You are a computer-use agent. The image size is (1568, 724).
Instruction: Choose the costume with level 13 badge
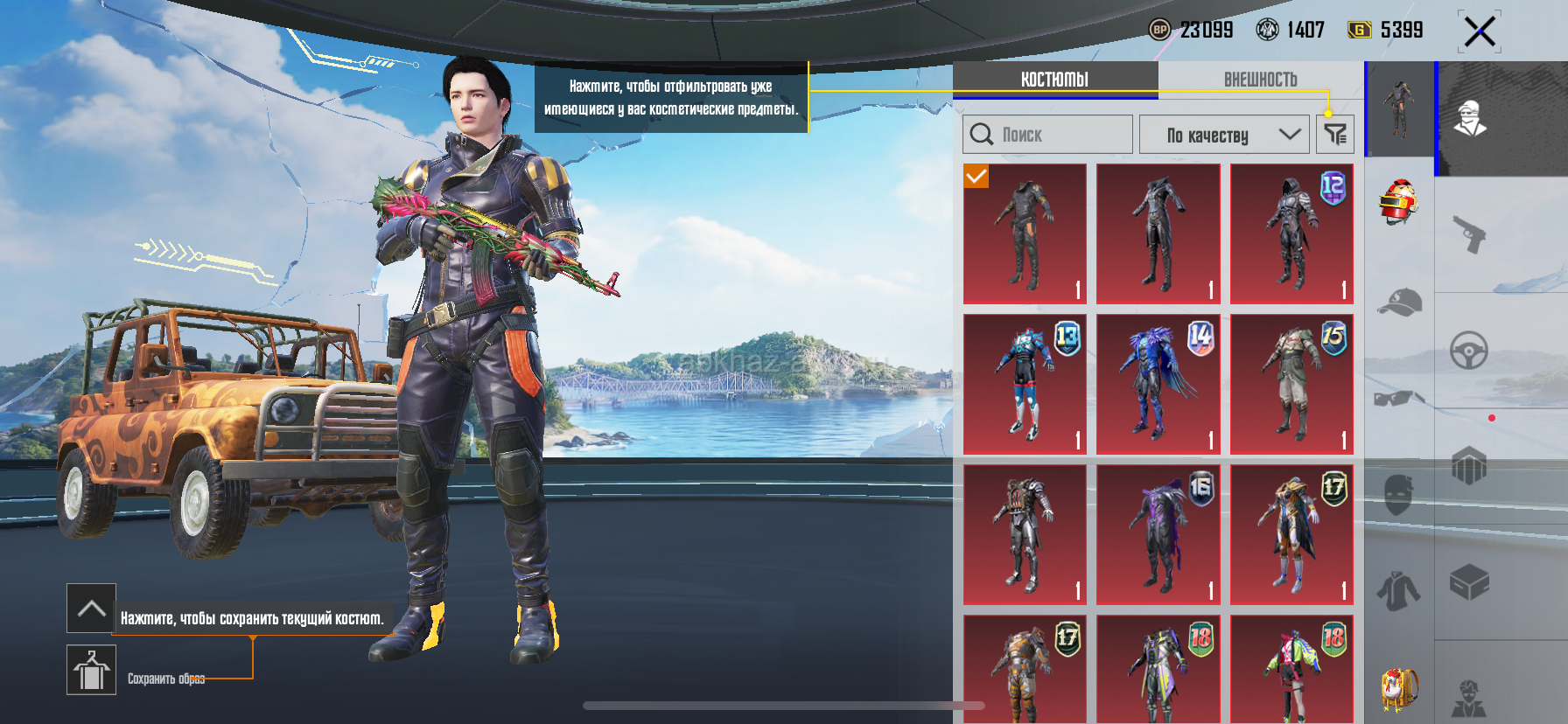(x=1025, y=385)
